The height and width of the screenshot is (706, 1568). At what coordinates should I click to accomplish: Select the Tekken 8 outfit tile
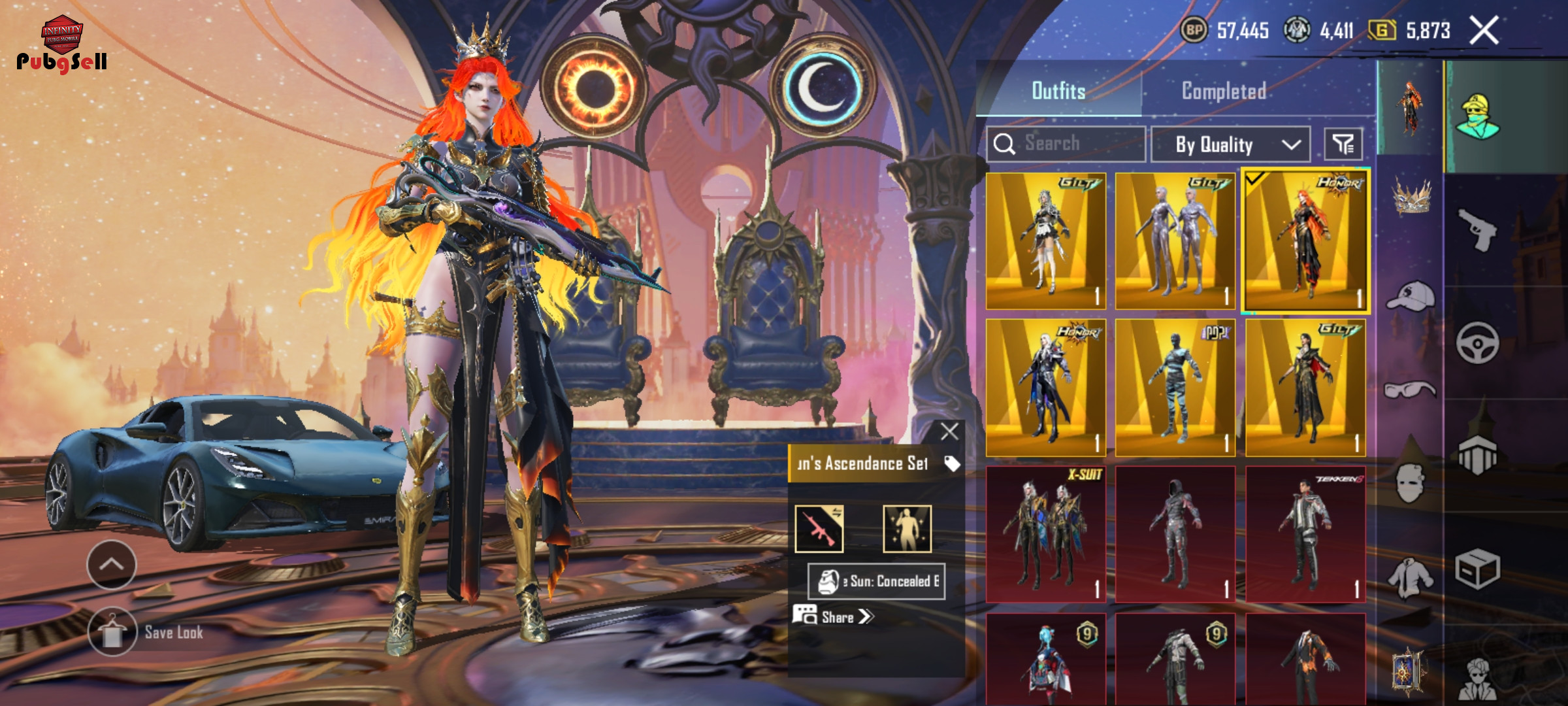(x=1305, y=534)
